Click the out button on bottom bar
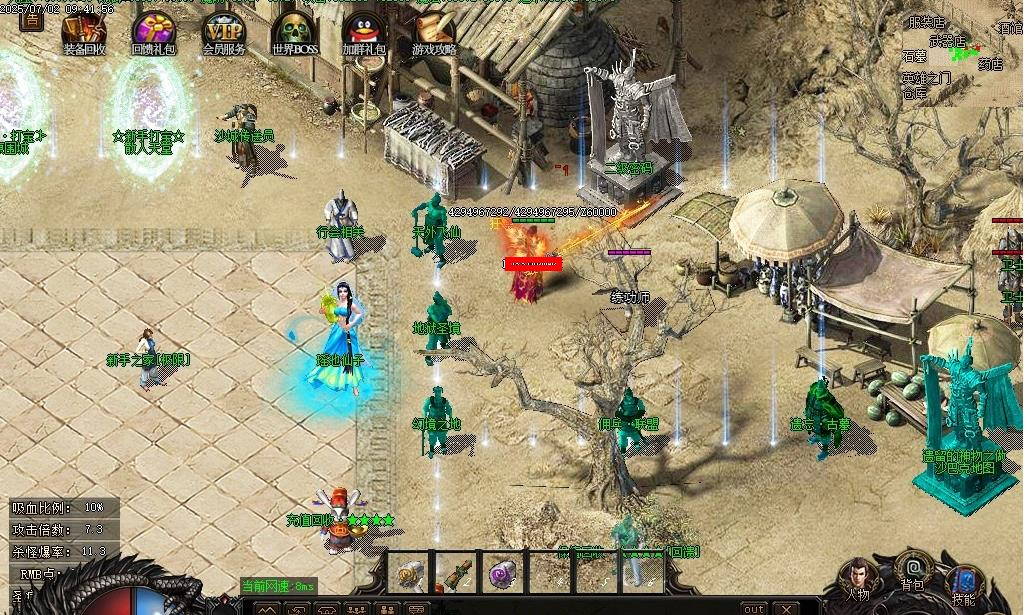 pos(754,608)
